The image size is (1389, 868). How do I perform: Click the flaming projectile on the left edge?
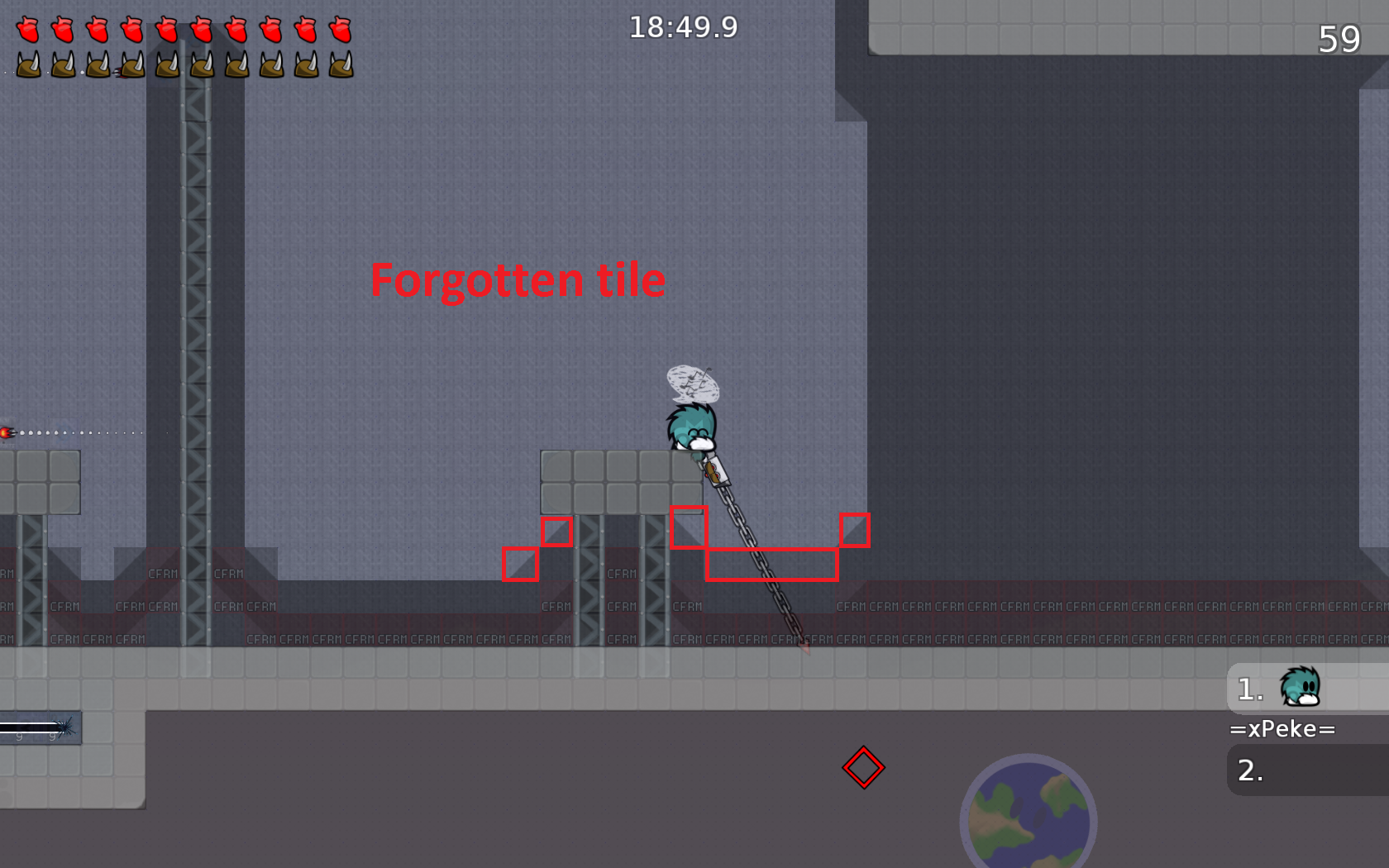tap(8, 432)
